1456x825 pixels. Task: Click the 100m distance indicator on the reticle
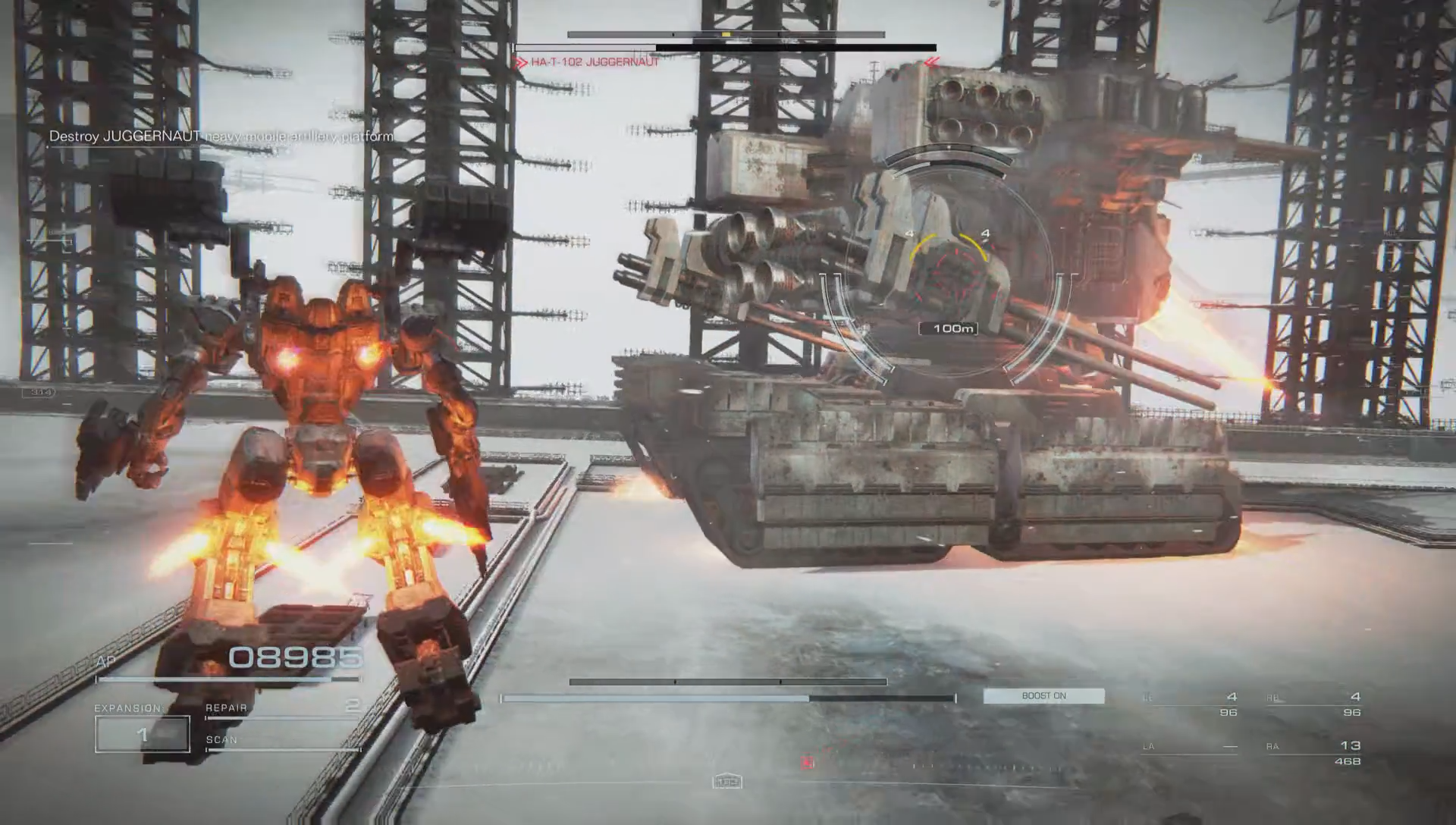coord(950,328)
